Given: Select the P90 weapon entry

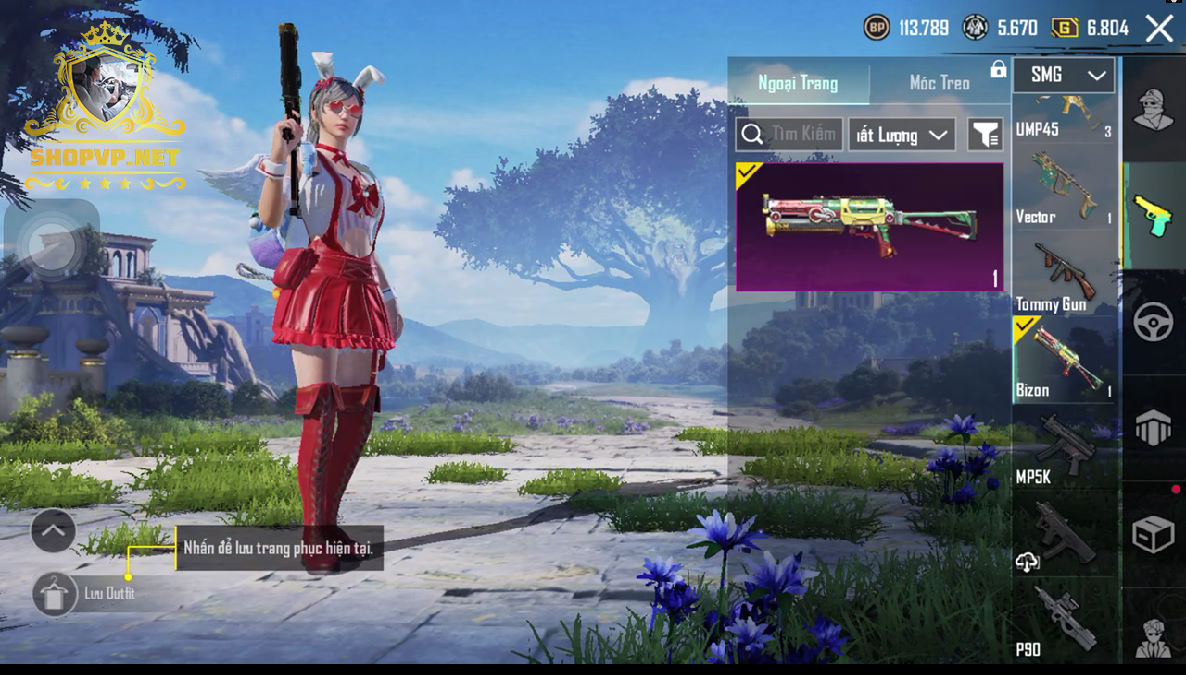Looking at the screenshot, I should click(x=1064, y=620).
